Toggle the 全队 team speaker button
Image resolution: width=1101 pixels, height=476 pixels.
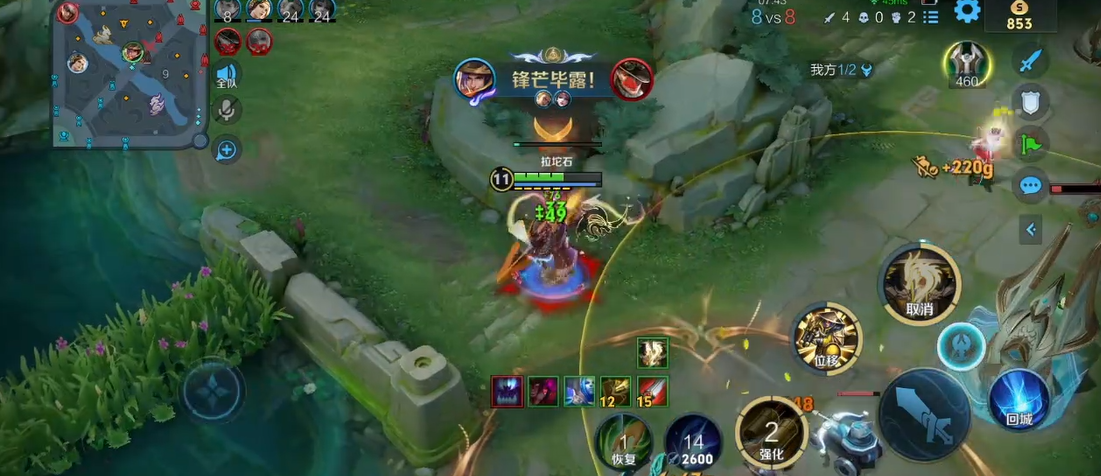point(228,75)
